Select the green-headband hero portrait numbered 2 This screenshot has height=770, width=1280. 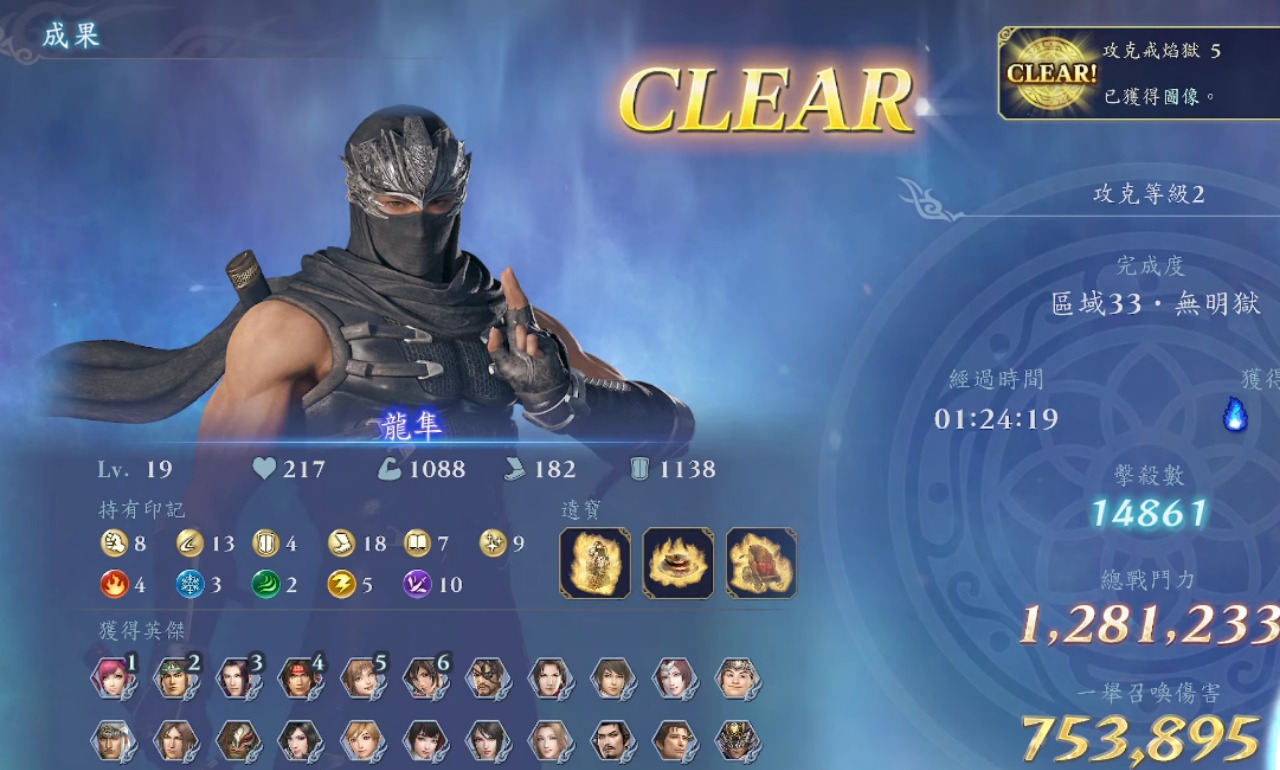point(174,678)
